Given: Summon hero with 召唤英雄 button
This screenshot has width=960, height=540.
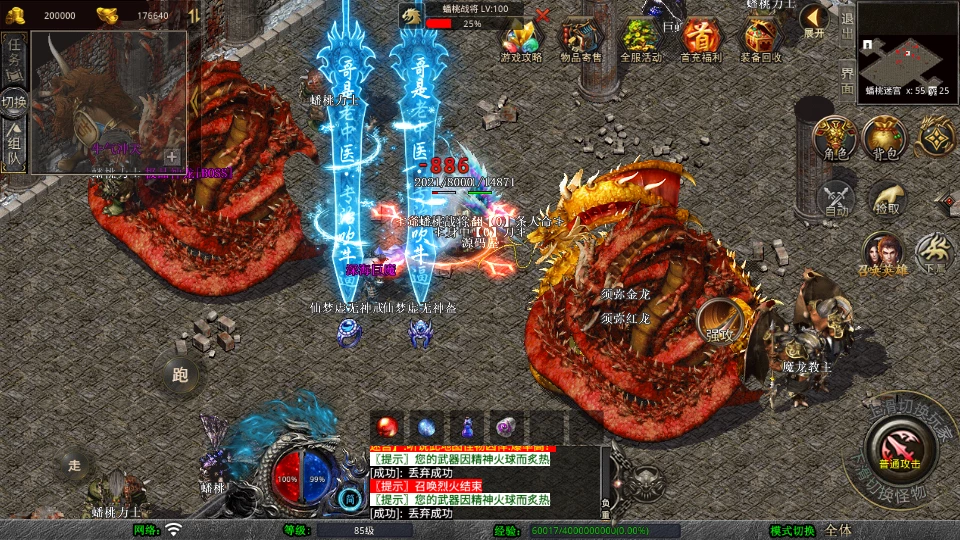Looking at the screenshot, I should point(883,255).
